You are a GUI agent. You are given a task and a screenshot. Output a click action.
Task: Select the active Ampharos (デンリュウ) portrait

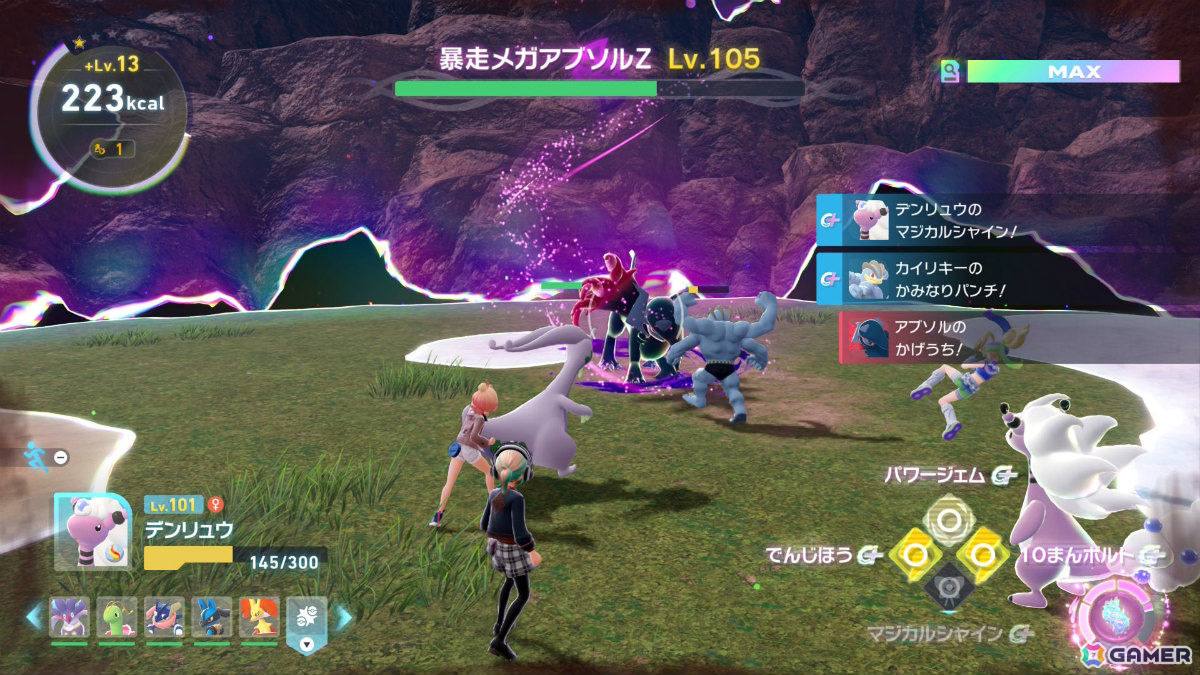coord(92,532)
